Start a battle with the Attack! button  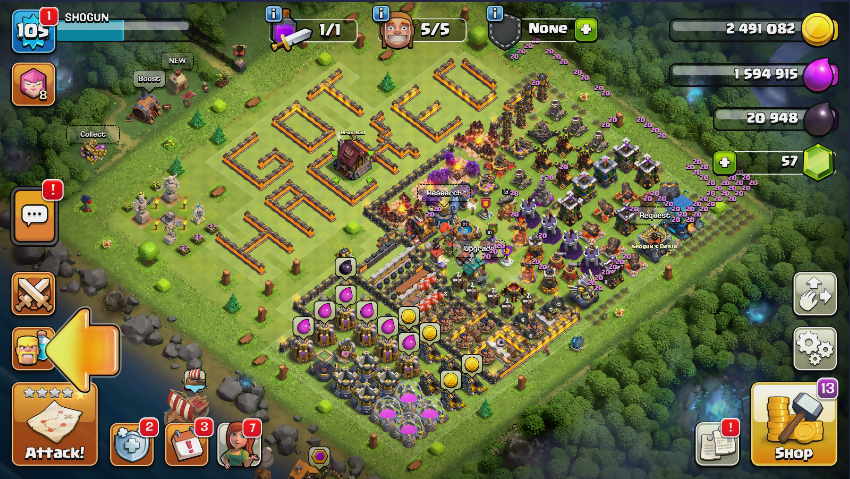coord(55,424)
